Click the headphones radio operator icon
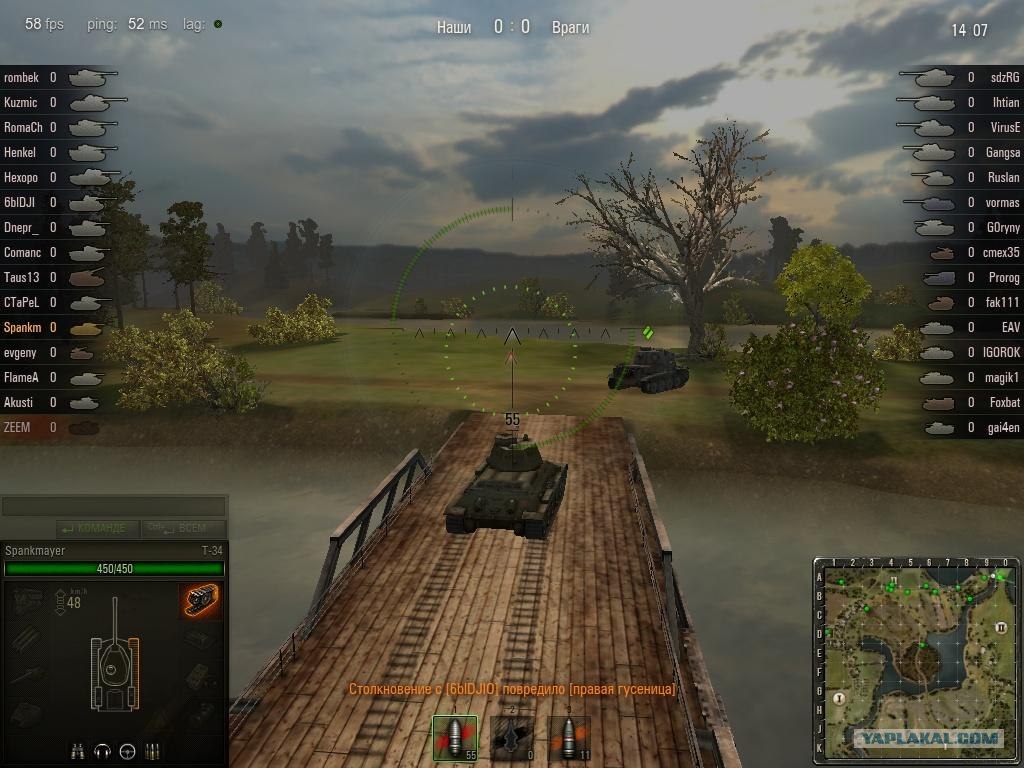1024x768 pixels. pyautogui.click(x=102, y=750)
